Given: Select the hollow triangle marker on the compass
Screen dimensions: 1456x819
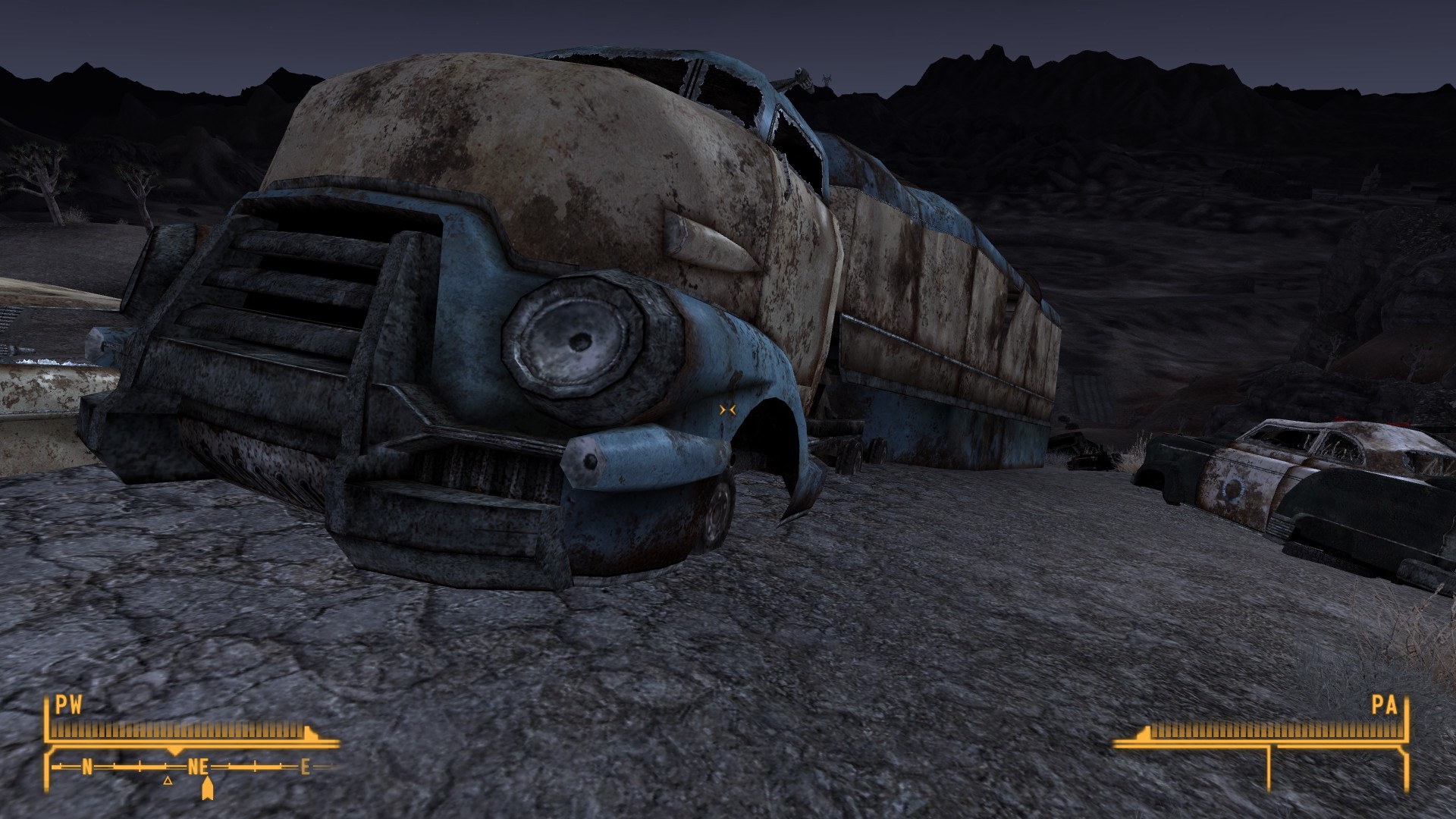Looking at the screenshot, I should point(168,780).
